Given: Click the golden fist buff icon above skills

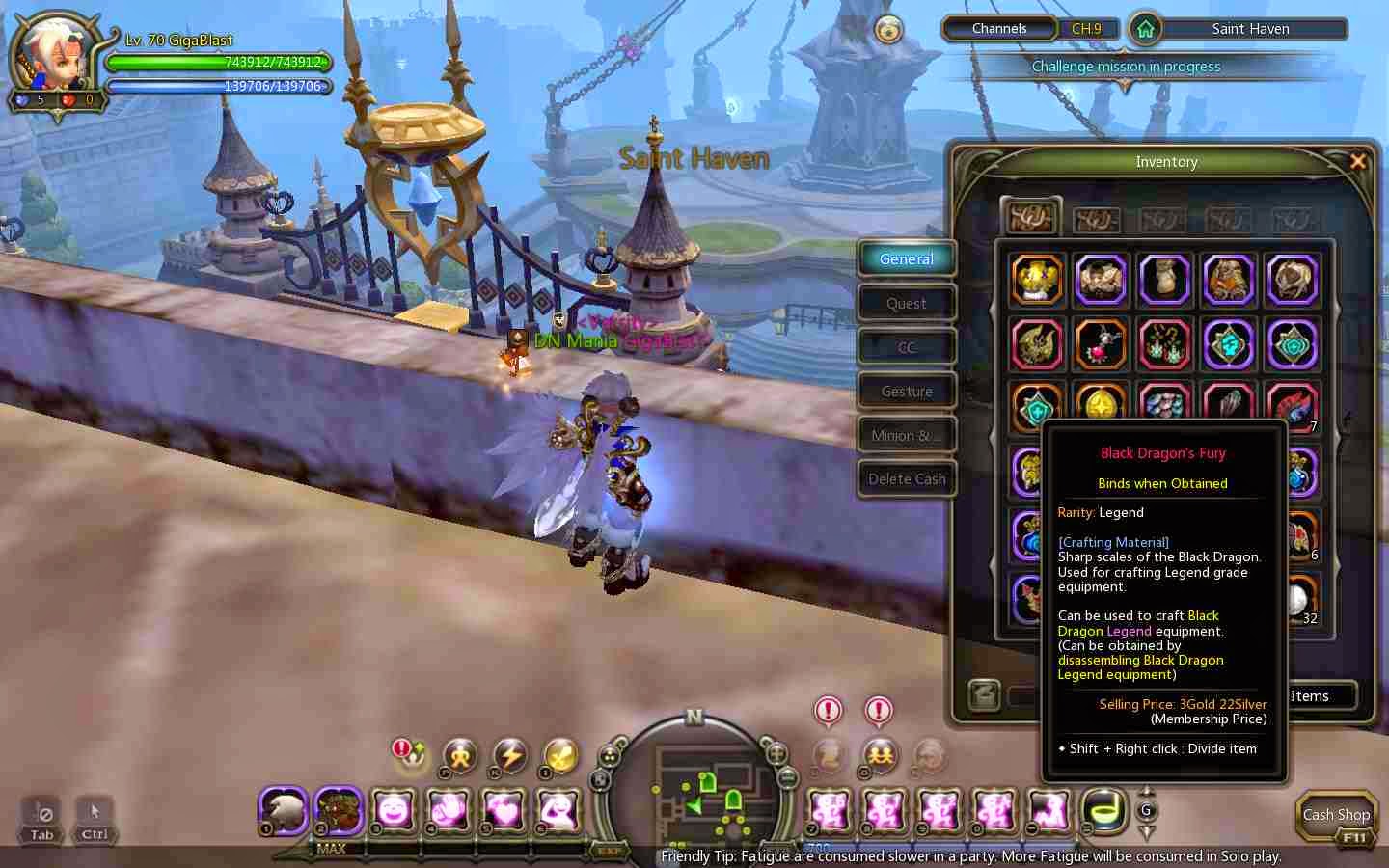Looking at the screenshot, I should (460, 757).
